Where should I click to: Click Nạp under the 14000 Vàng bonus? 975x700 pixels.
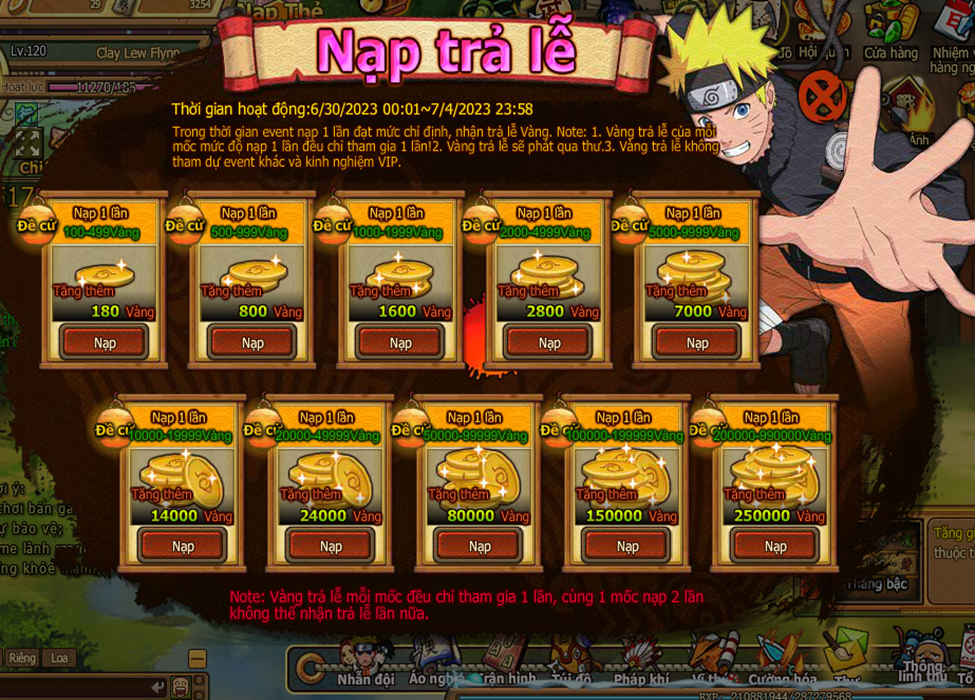click(183, 547)
